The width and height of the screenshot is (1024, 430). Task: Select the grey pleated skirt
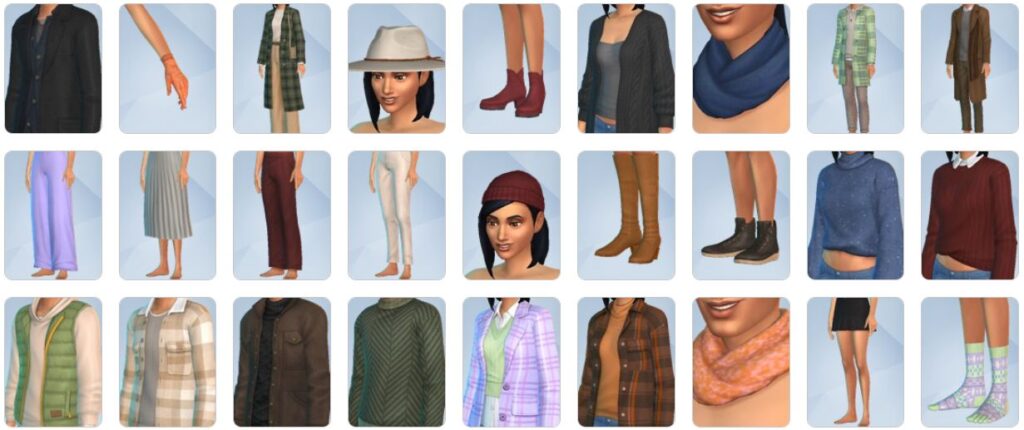pos(167,215)
